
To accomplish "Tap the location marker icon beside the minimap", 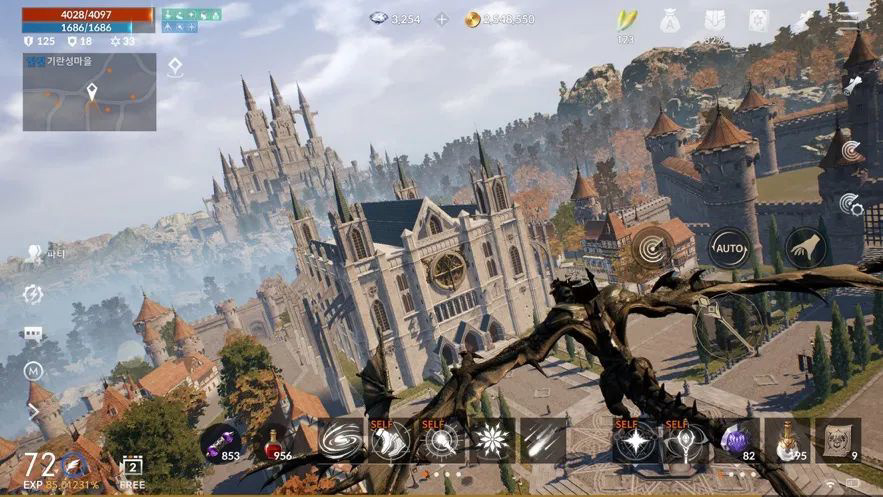I will 175,67.
